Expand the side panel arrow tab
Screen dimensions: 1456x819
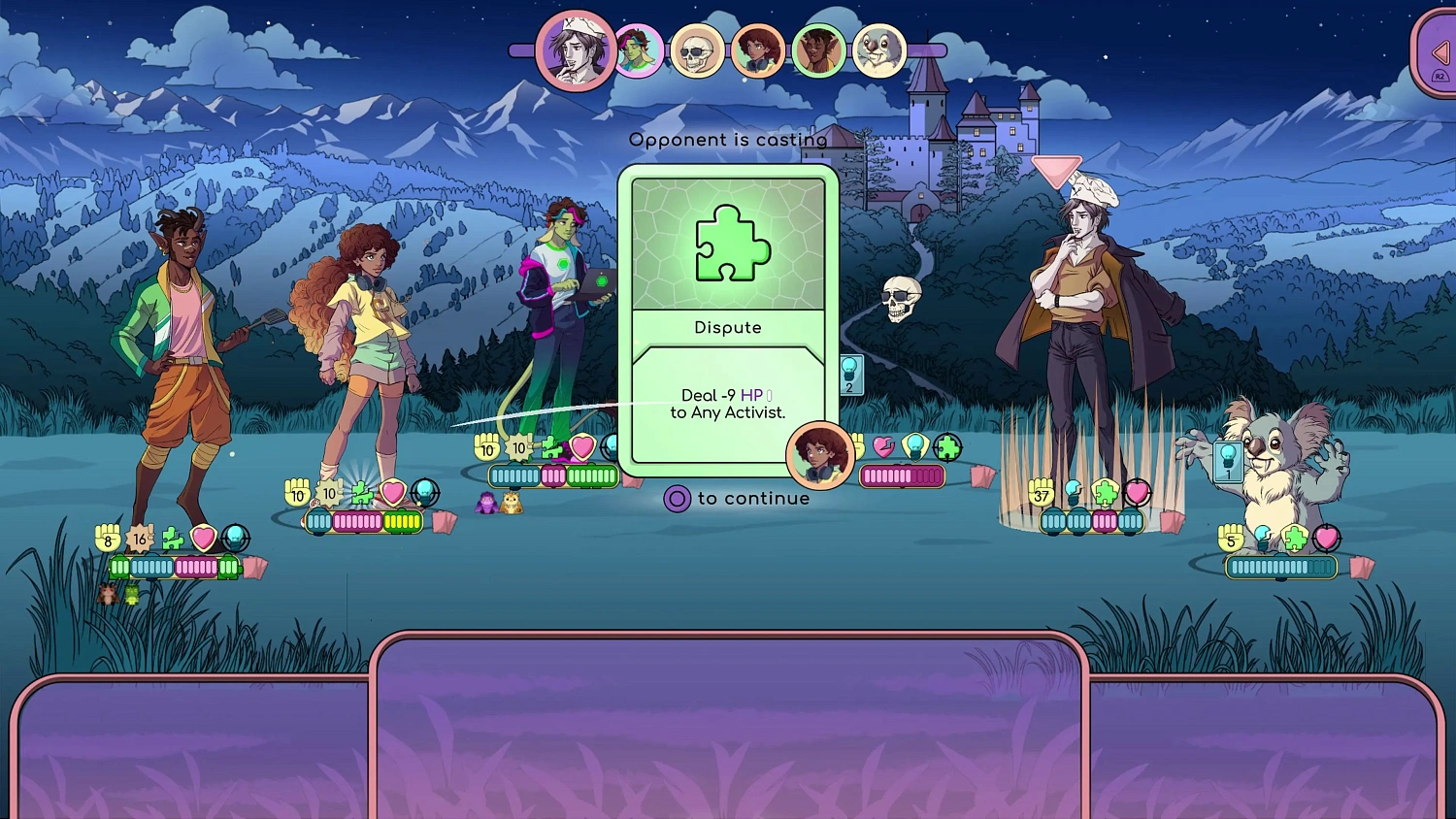point(1439,53)
